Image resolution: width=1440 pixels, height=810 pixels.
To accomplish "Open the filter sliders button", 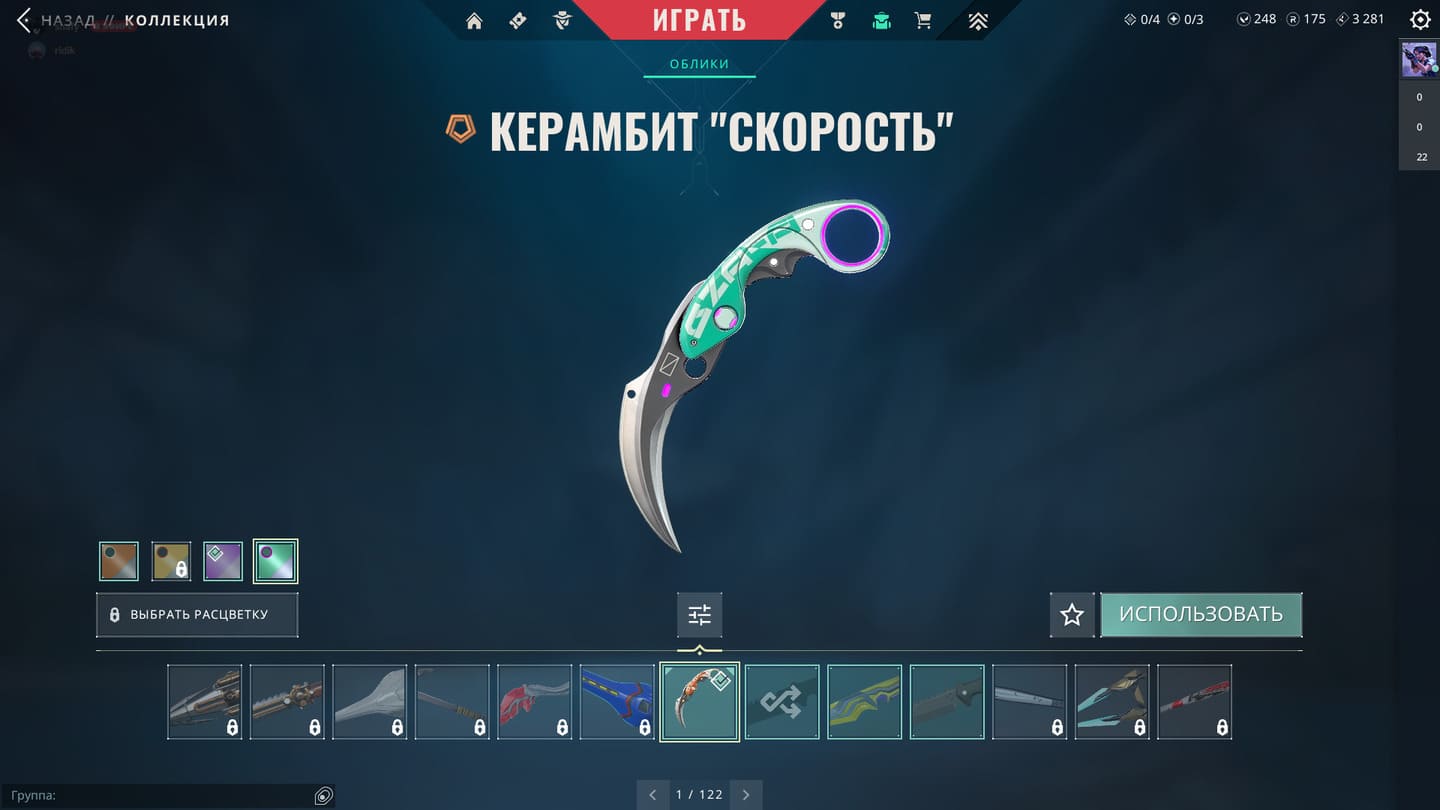I will (699, 615).
